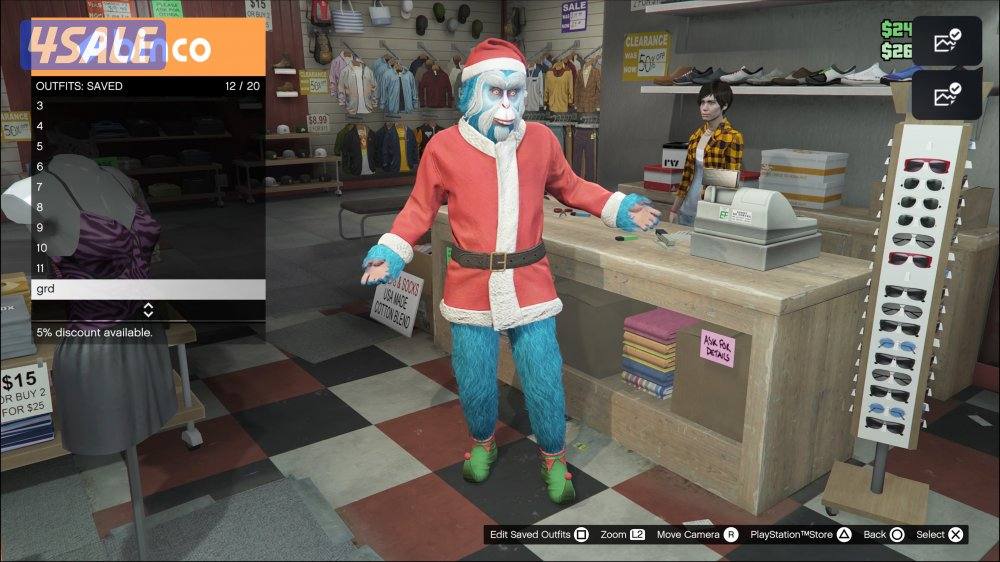The image size is (1000, 562).
Task: Pick saved outfit 5
Action: click(148, 146)
